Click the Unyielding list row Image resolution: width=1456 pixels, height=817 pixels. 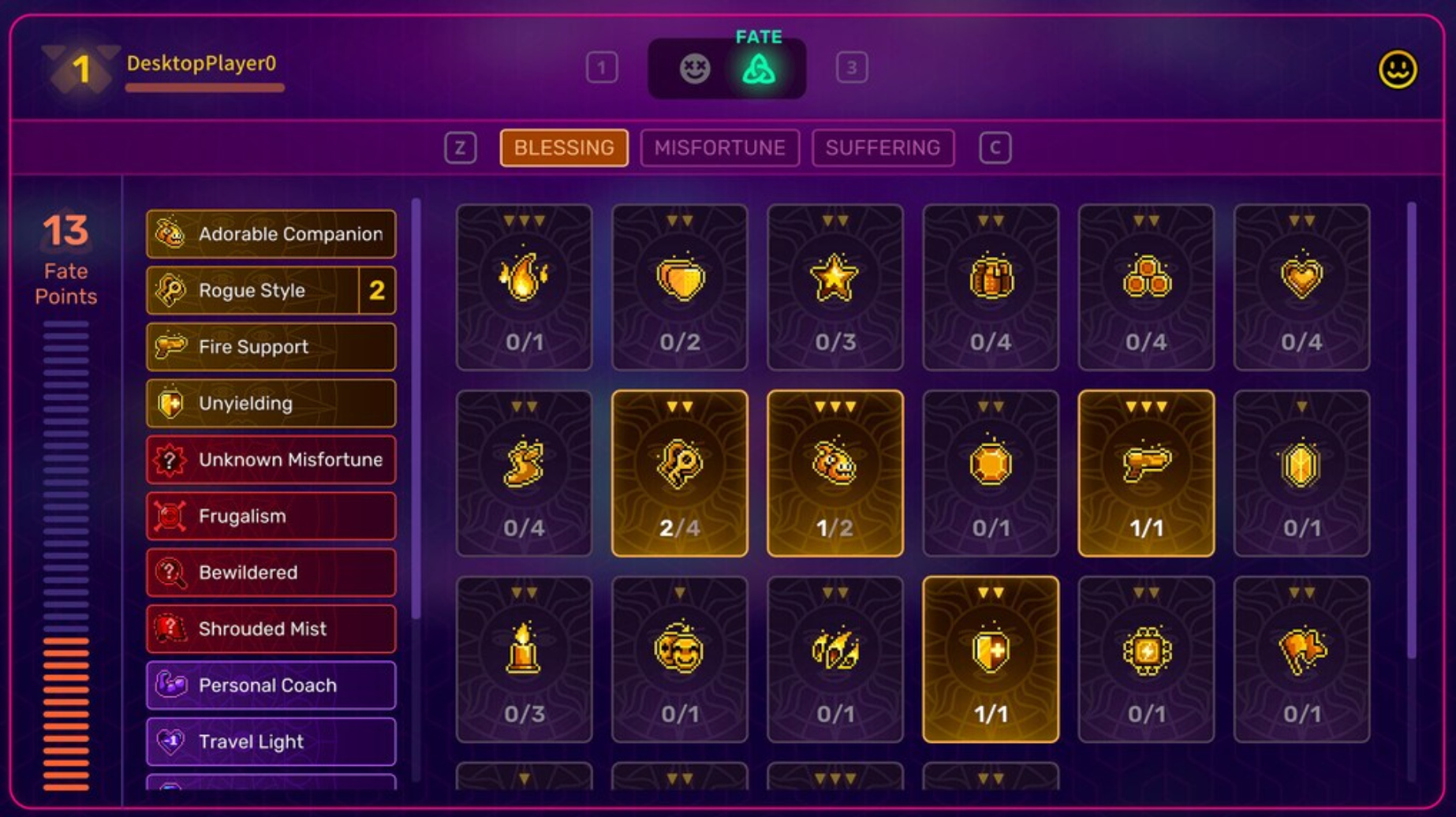[271, 404]
